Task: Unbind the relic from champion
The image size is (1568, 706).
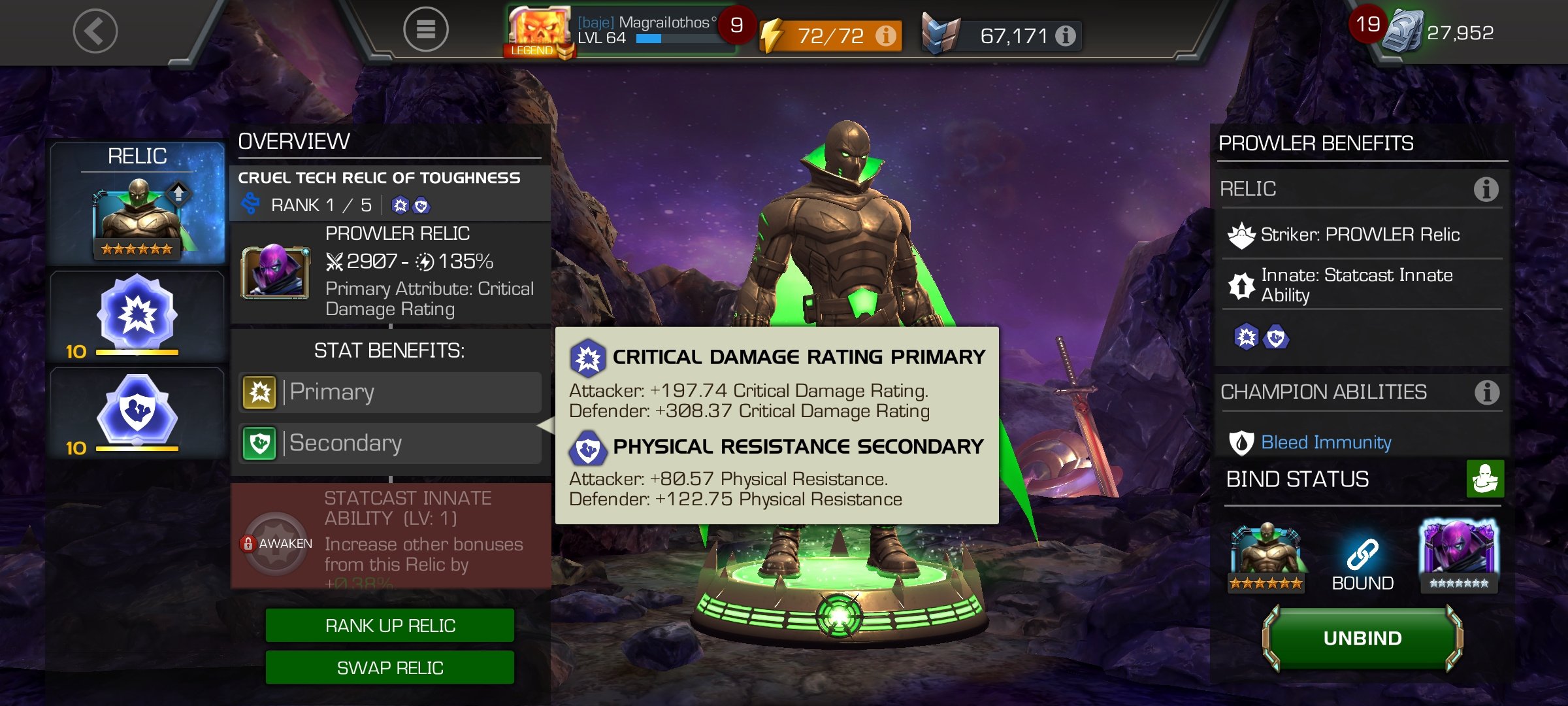Action: click(x=1362, y=638)
